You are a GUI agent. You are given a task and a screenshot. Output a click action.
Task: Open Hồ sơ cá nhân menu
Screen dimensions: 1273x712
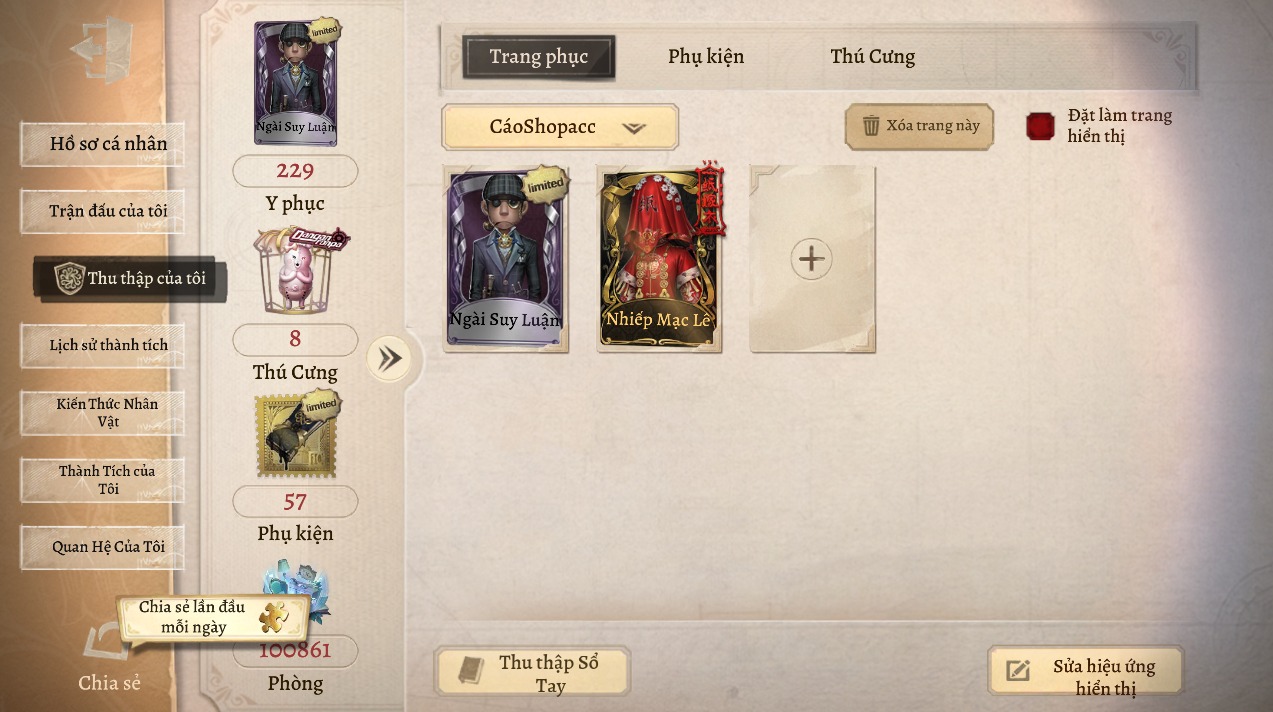pyautogui.click(x=103, y=144)
